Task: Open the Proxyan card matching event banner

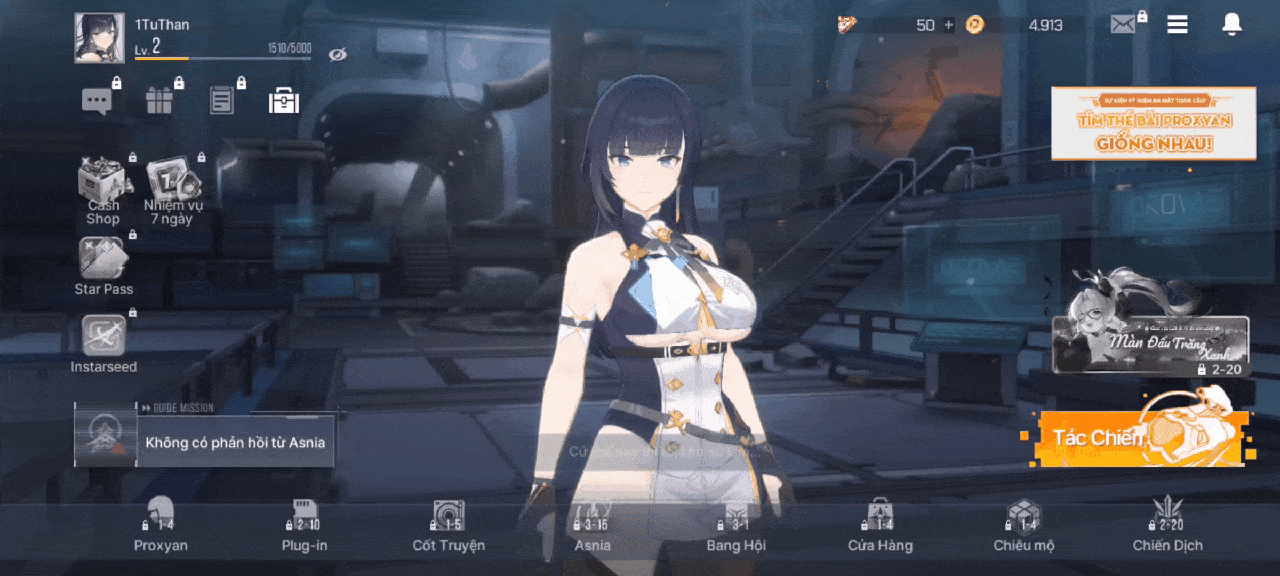Action: pyautogui.click(x=1153, y=123)
